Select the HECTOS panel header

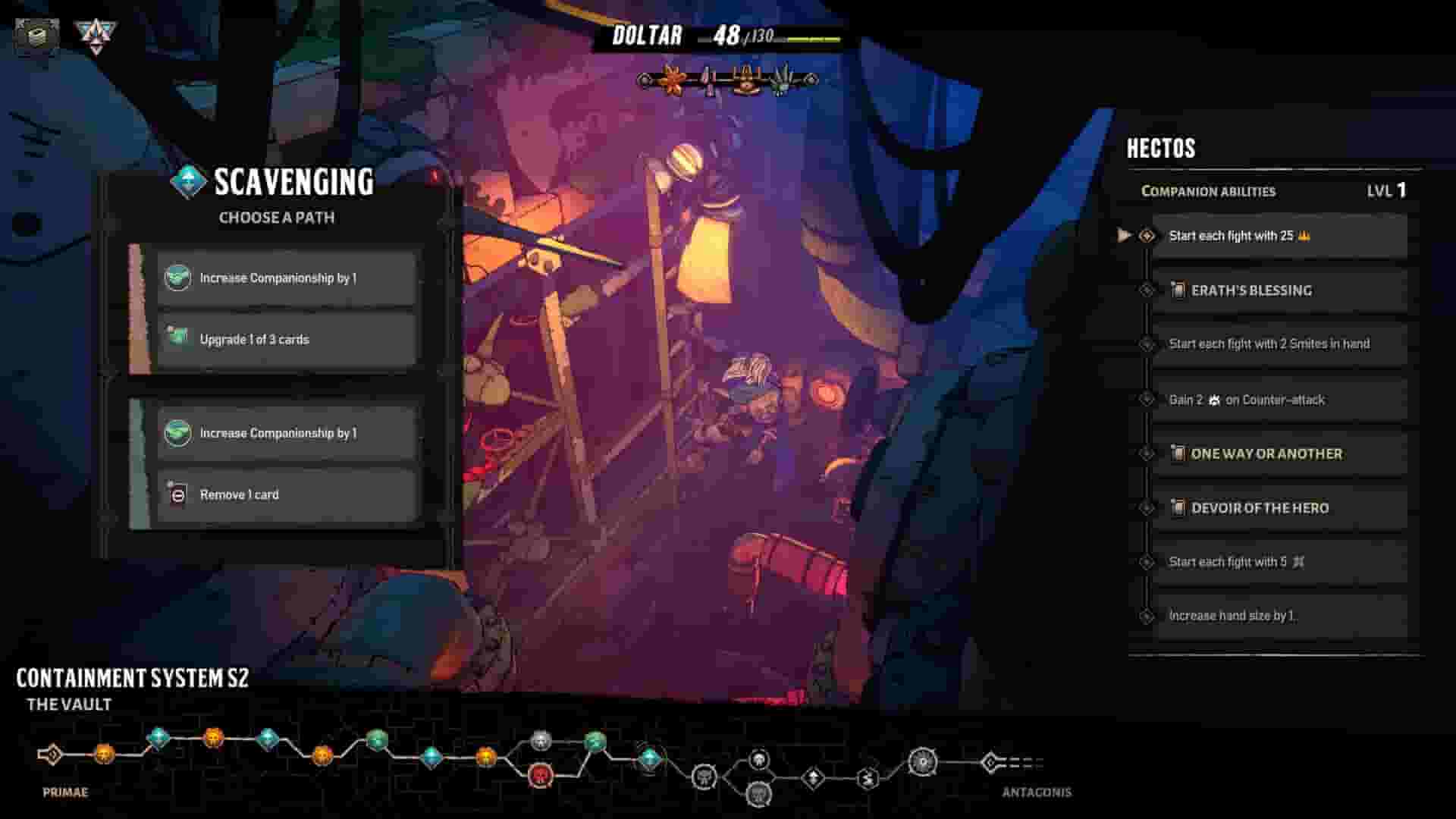coord(1160,148)
